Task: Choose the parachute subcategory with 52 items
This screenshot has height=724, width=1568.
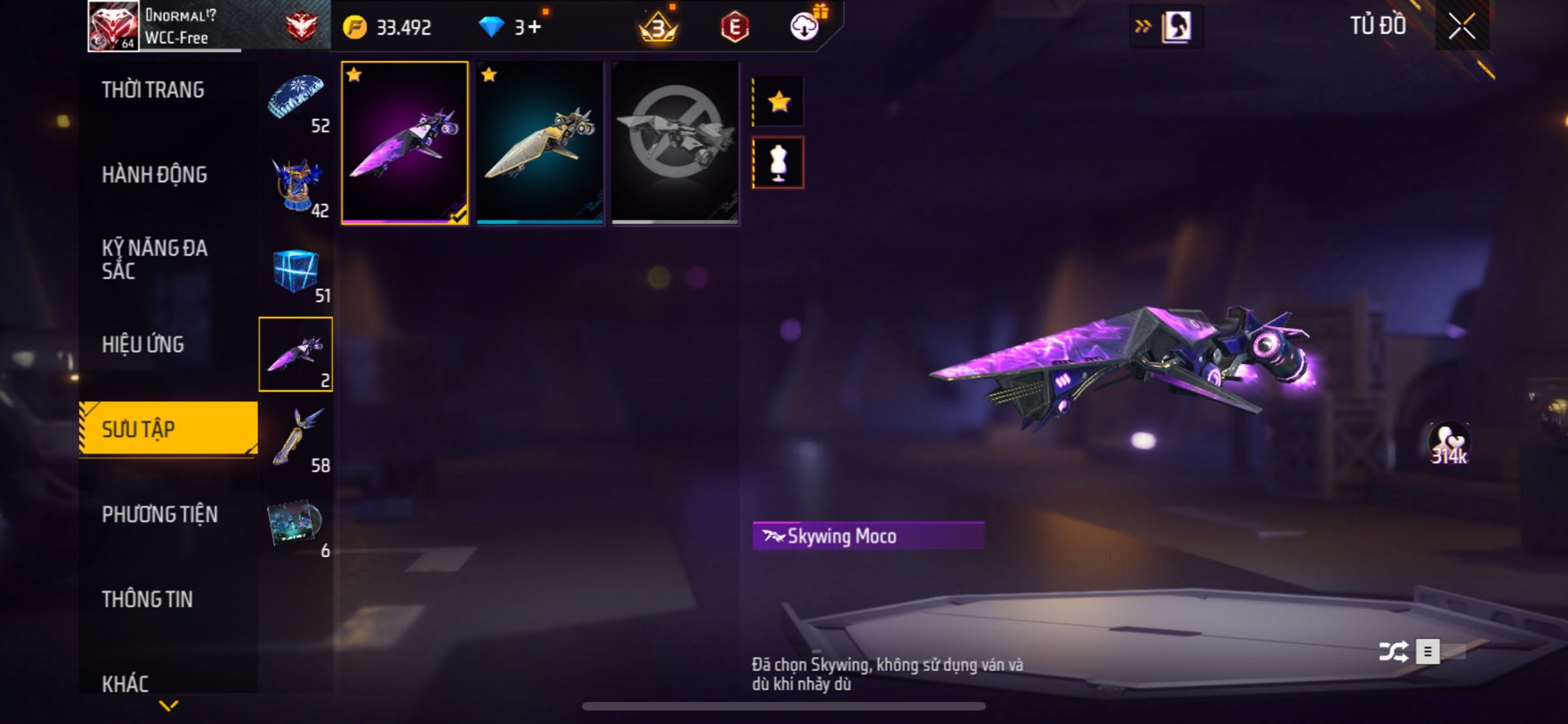Action: [x=296, y=101]
